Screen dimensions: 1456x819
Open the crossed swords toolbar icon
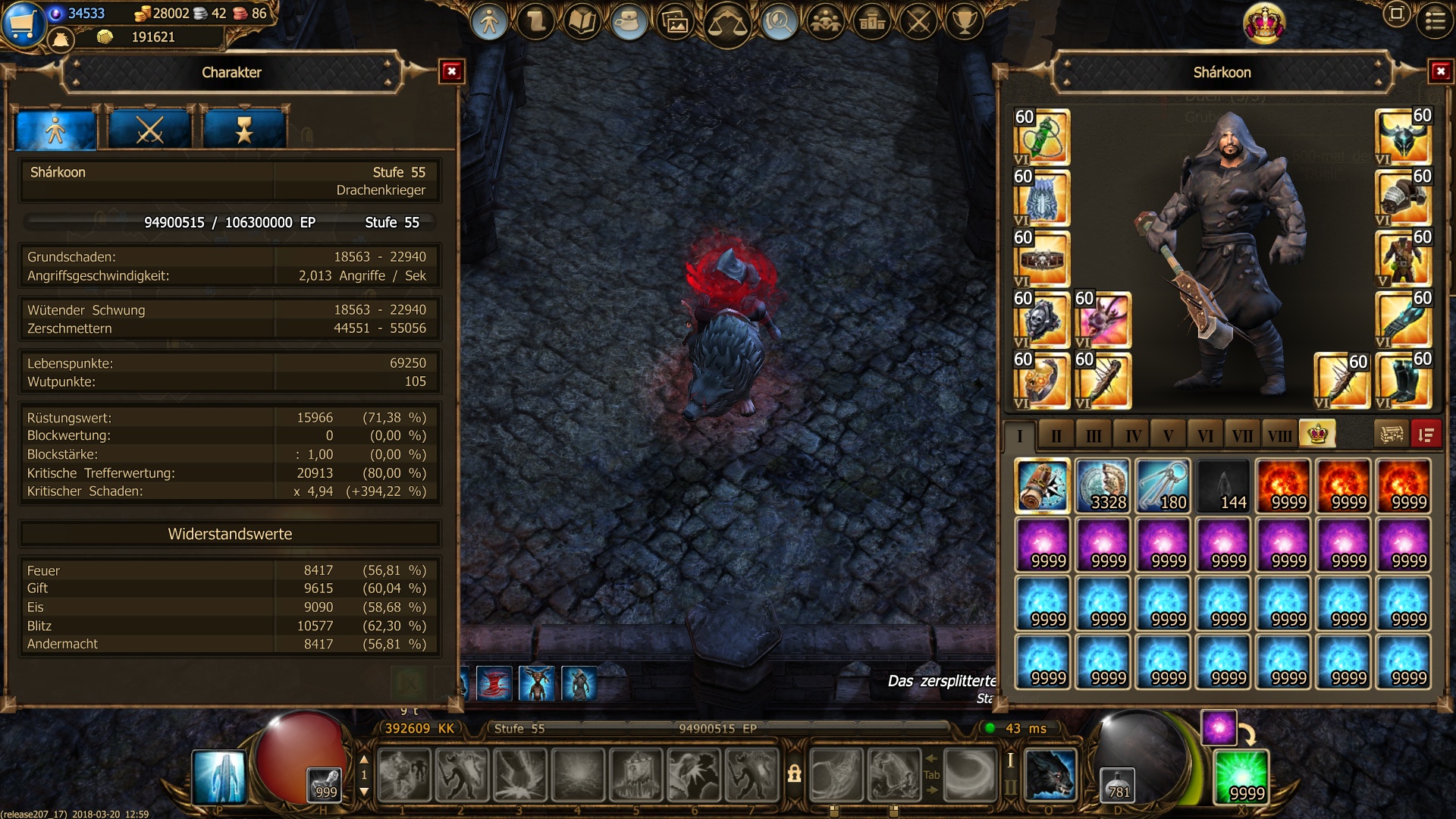coord(918,23)
